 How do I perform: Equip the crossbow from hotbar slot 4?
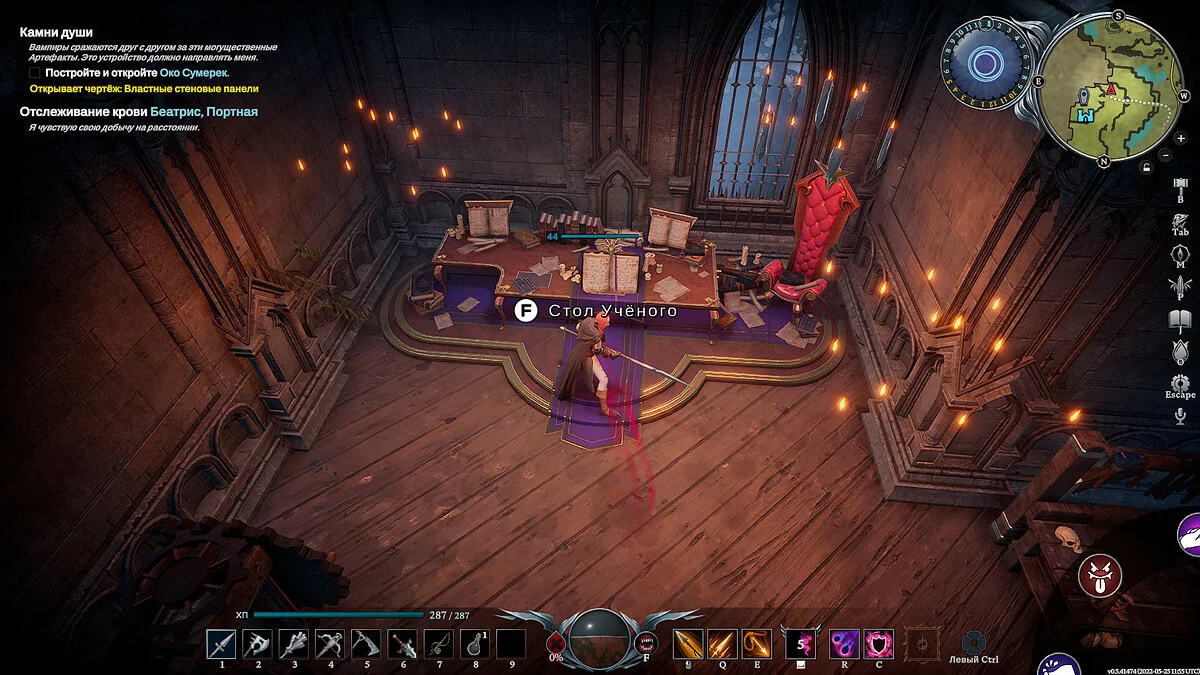pyautogui.click(x=330, y=644)
